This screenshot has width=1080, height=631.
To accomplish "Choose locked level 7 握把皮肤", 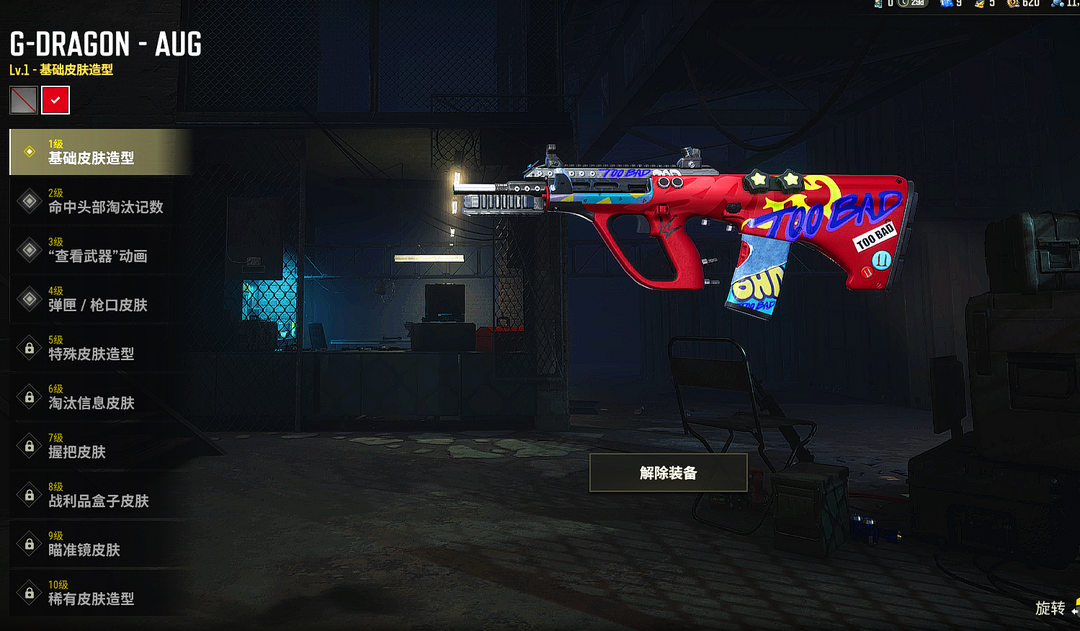I will click(98, 446).
